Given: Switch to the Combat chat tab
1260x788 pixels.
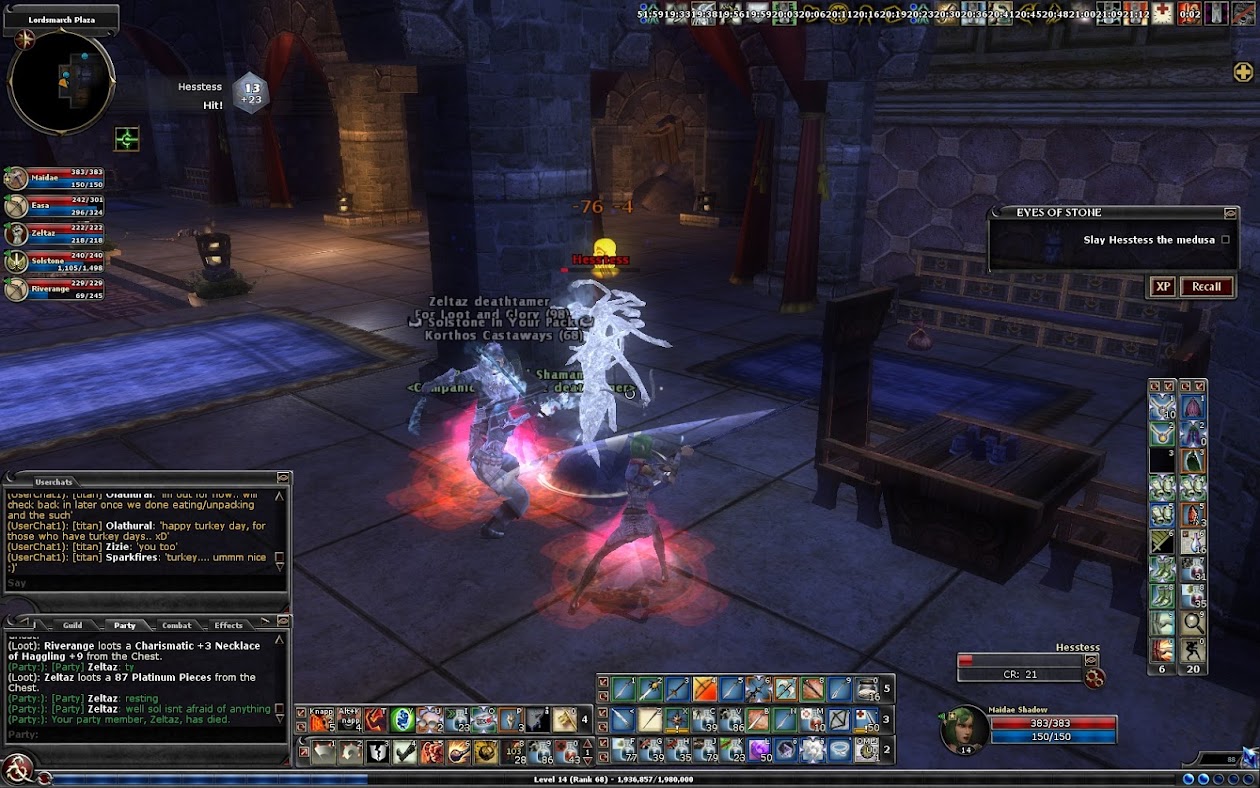Looking at the screenshot, I should click(176, 626).
